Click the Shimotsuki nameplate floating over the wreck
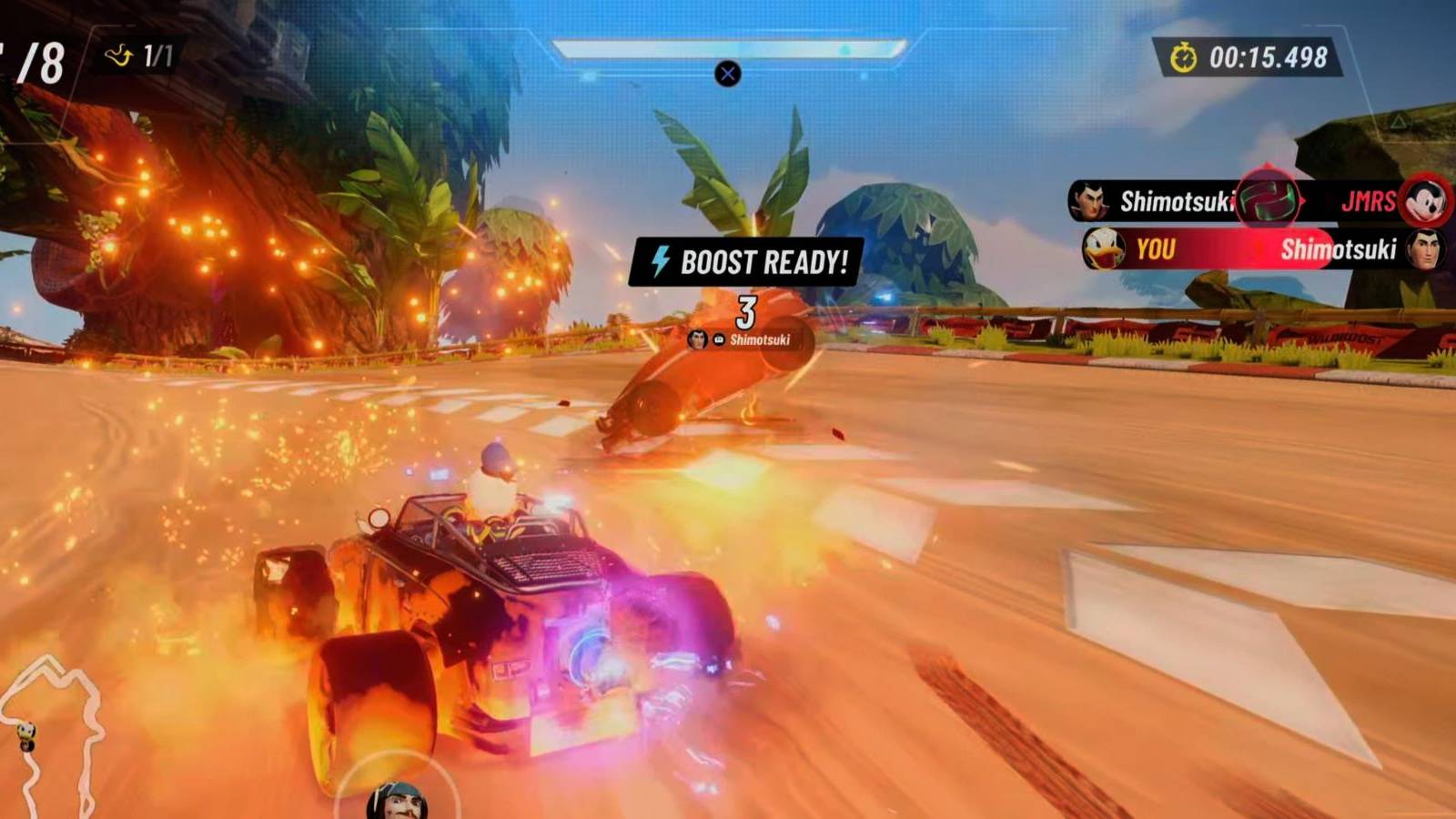 click(763, 338)
